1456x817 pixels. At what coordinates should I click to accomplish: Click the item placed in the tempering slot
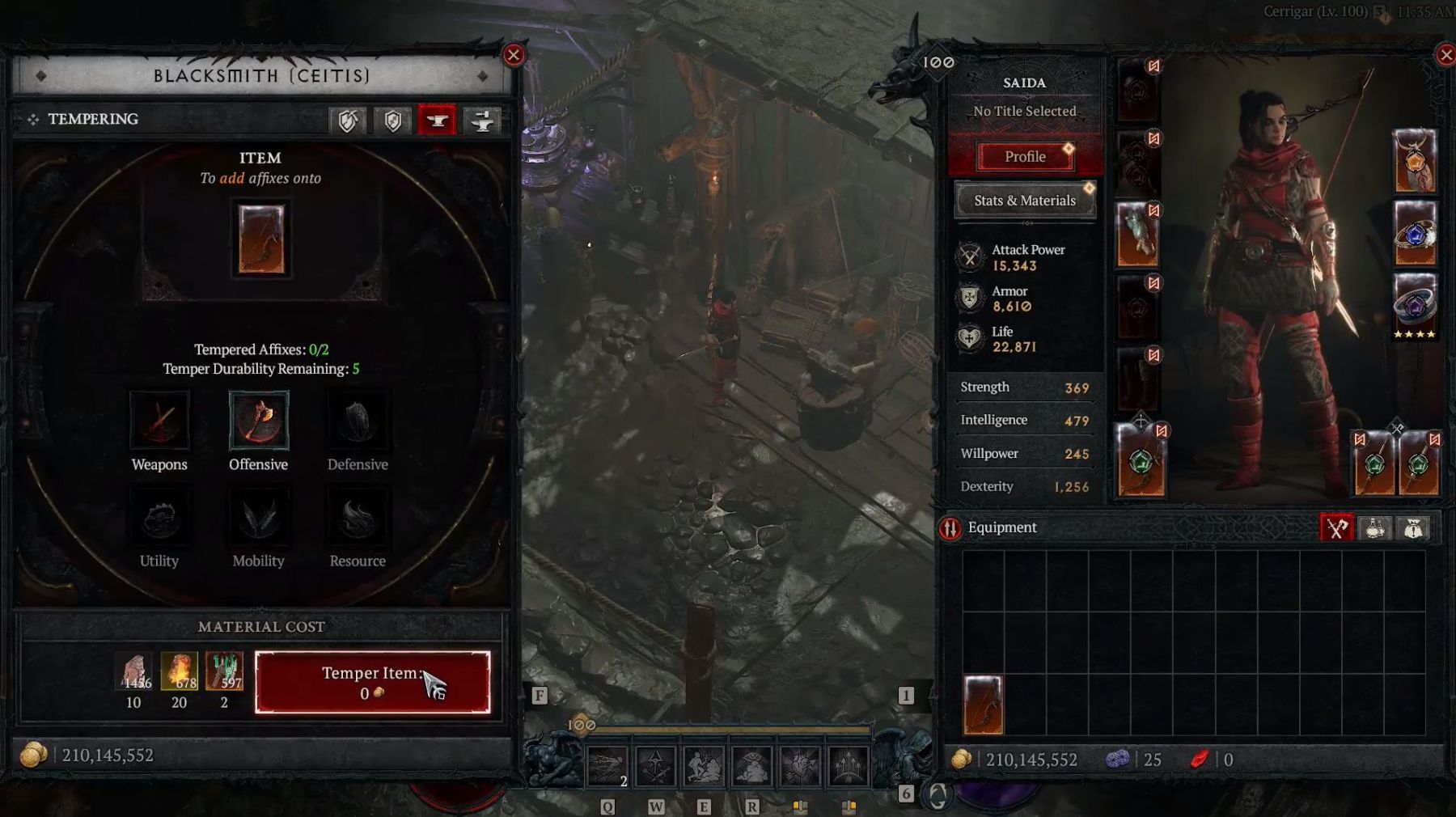(x=260, y=239)
